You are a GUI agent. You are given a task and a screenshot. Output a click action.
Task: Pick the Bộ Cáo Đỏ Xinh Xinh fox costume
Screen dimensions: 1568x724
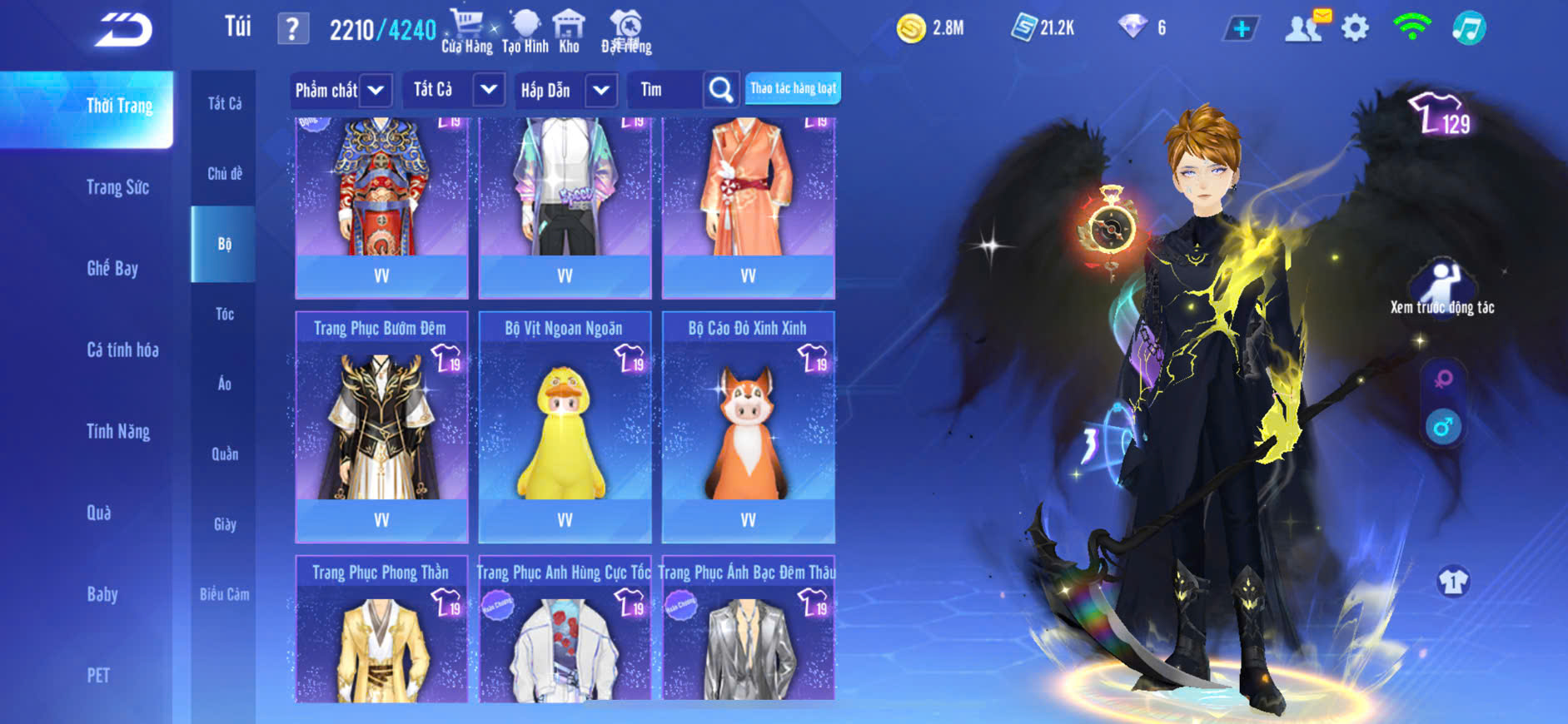pyautogui.click(x=748, y=426)
